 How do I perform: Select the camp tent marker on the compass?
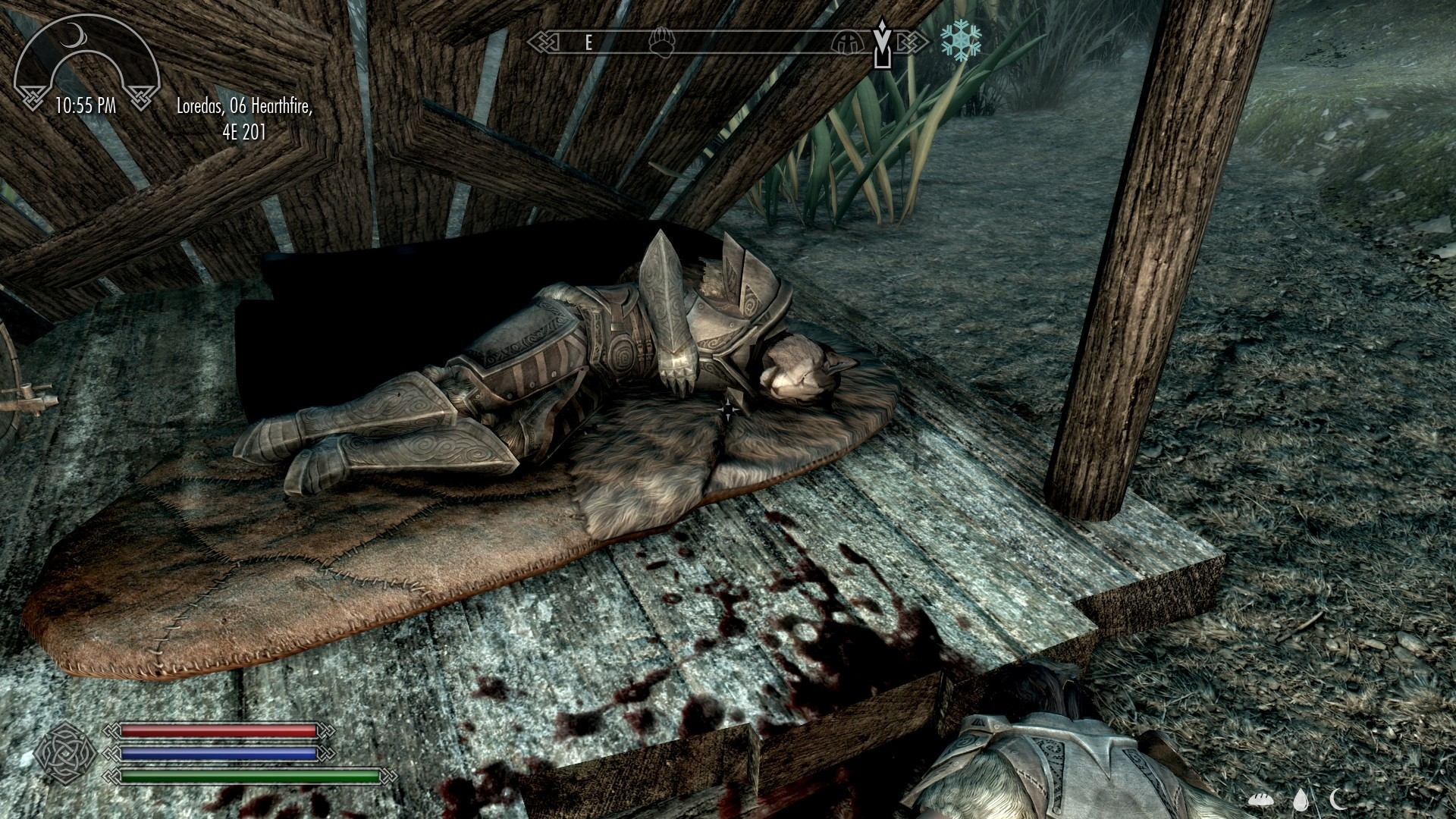pos(846,42)
